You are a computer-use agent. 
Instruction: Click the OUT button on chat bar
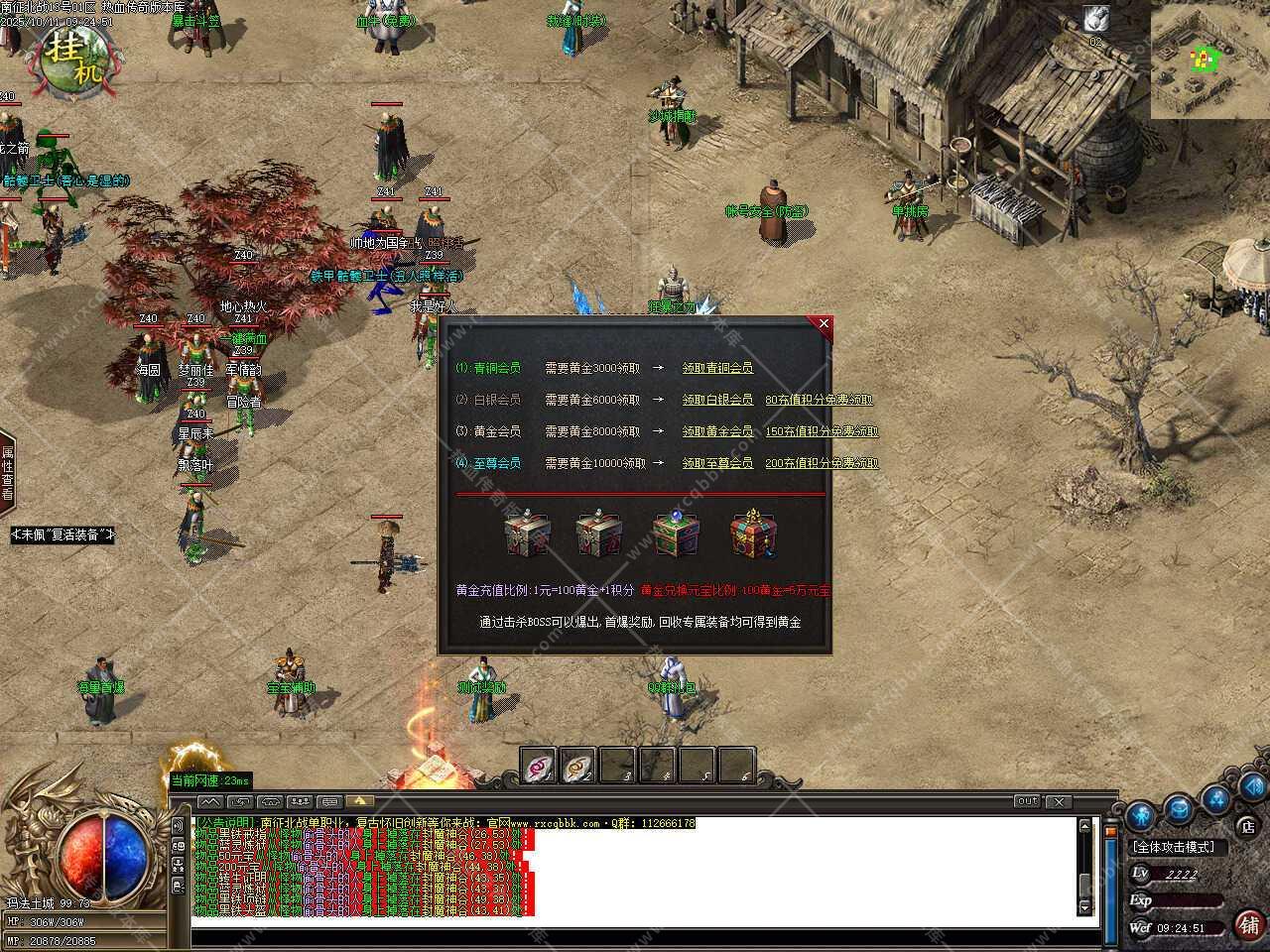1027,801
